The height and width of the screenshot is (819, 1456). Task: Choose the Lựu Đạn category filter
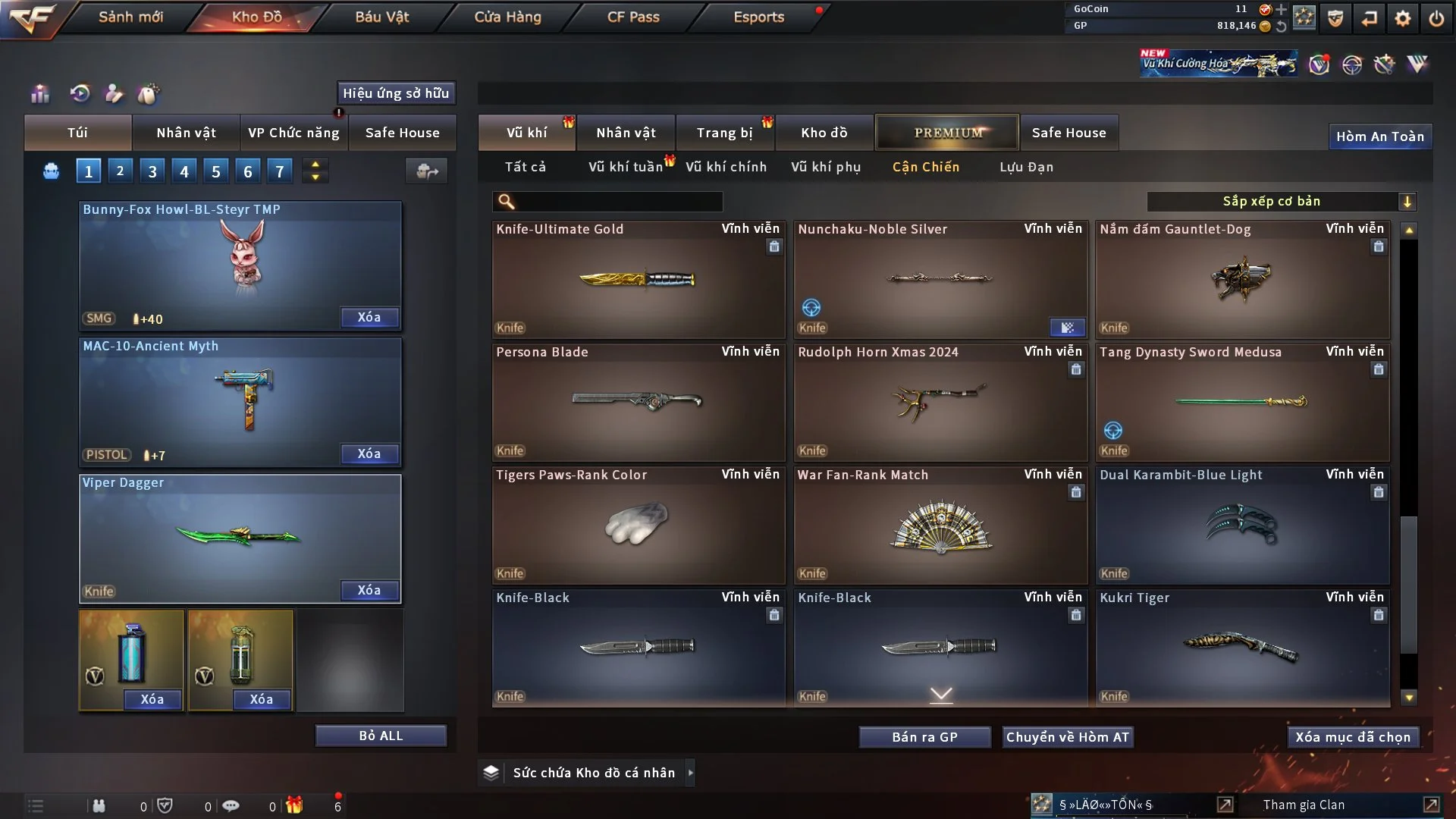click(1026, 167)
